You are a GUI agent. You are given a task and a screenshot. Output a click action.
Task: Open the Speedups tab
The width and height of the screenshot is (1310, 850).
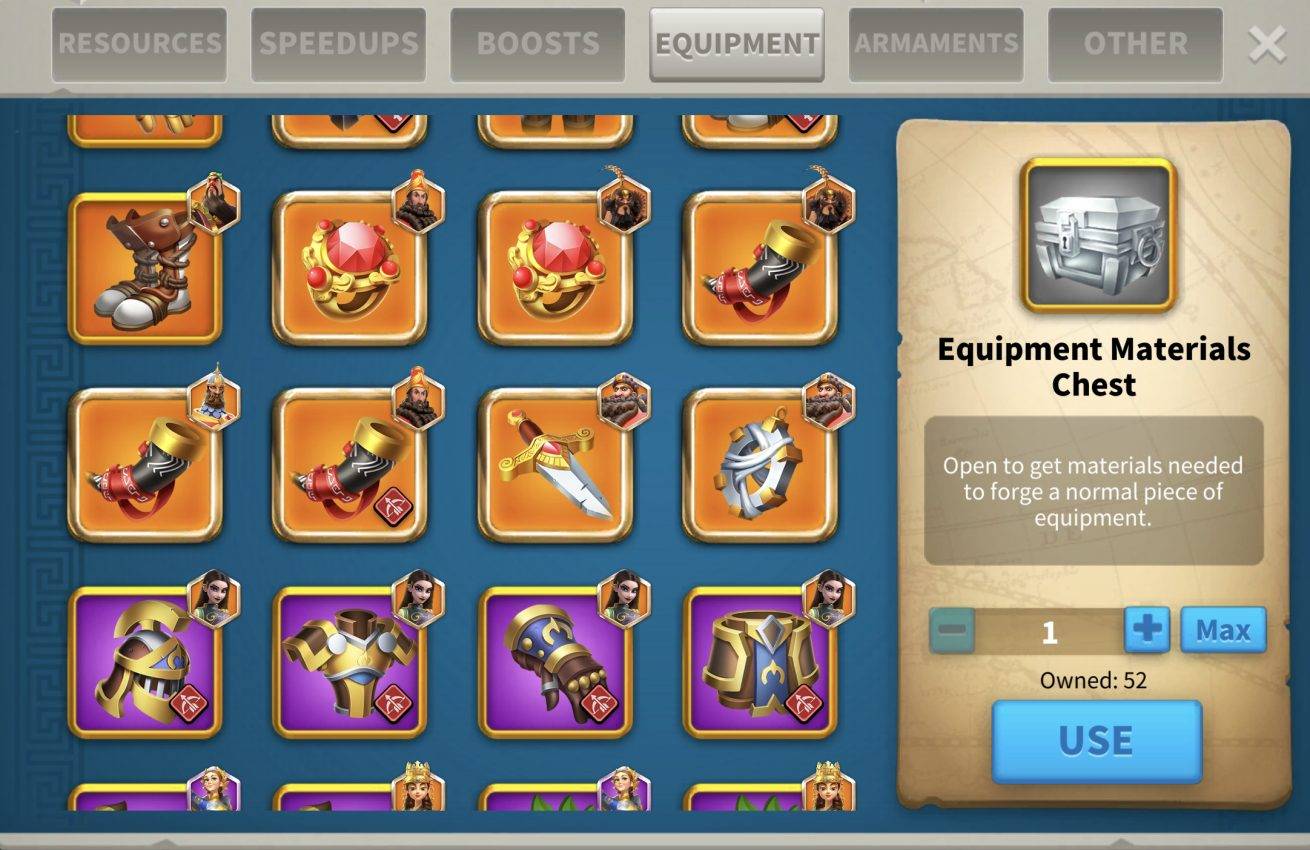tap(338, 44)
